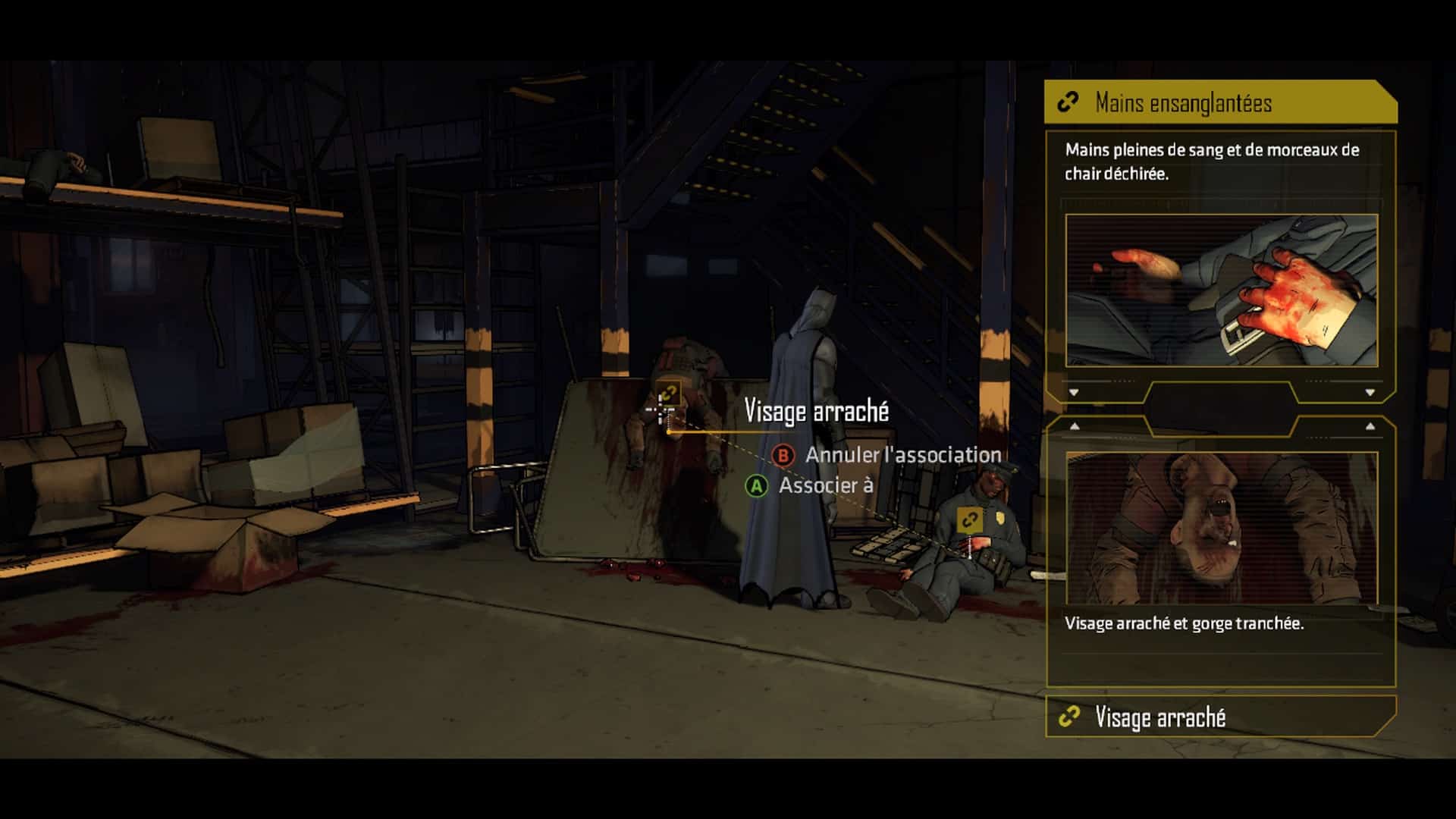Open the torn face evidence thumbnail
Viewport: 1456px width, 819px height.
tap(1221, 528)
